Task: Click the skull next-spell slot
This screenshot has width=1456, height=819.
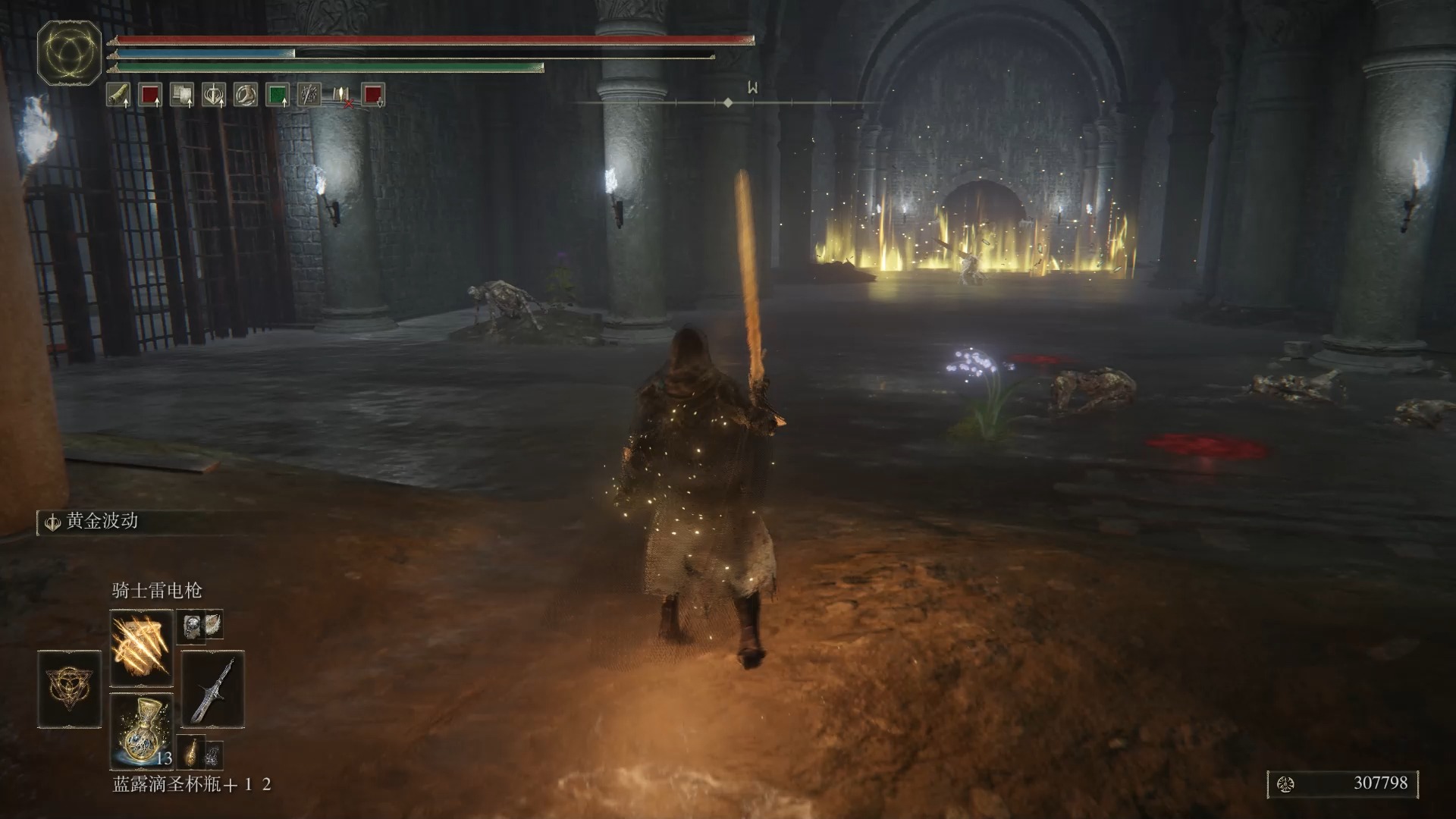Action: pyautogui.click(x=191, y=626)
